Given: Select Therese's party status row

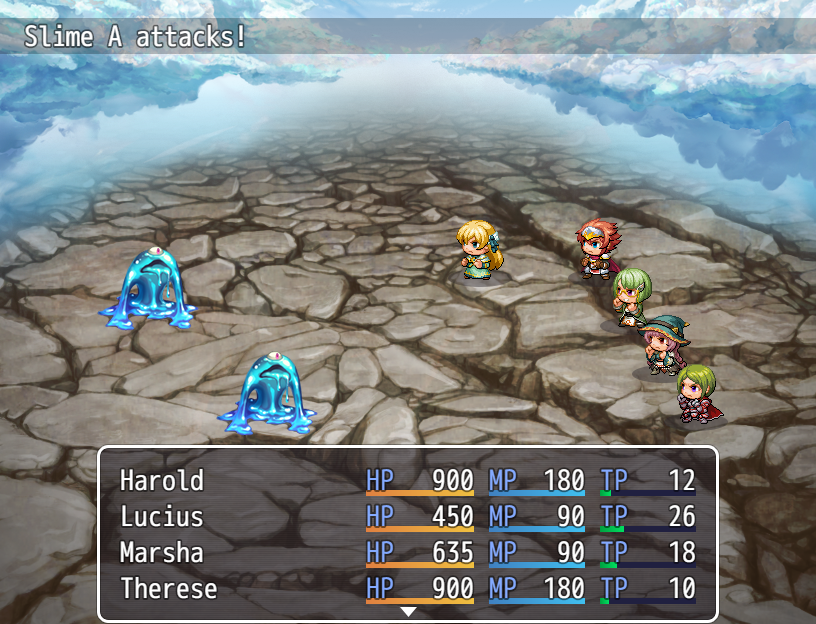Looking at the screenshot, I should pyautogui.click(x=168, y=589).
